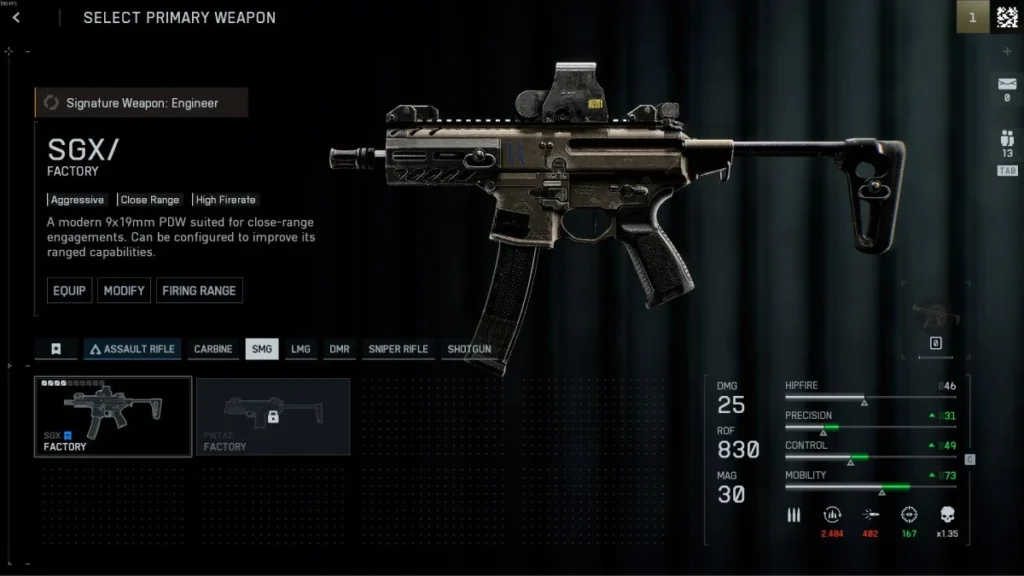Open the LMG weapon category

(x=300, y=349)
